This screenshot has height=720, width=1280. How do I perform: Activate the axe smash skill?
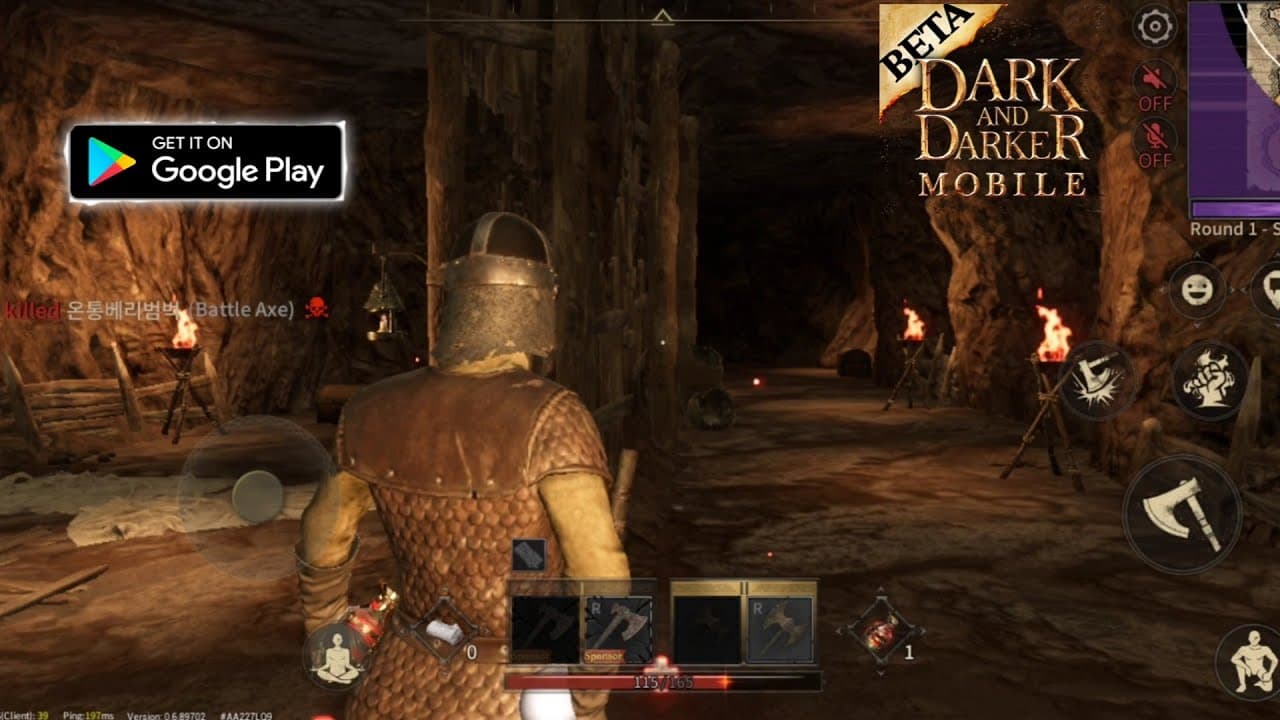pos(1096,380)
